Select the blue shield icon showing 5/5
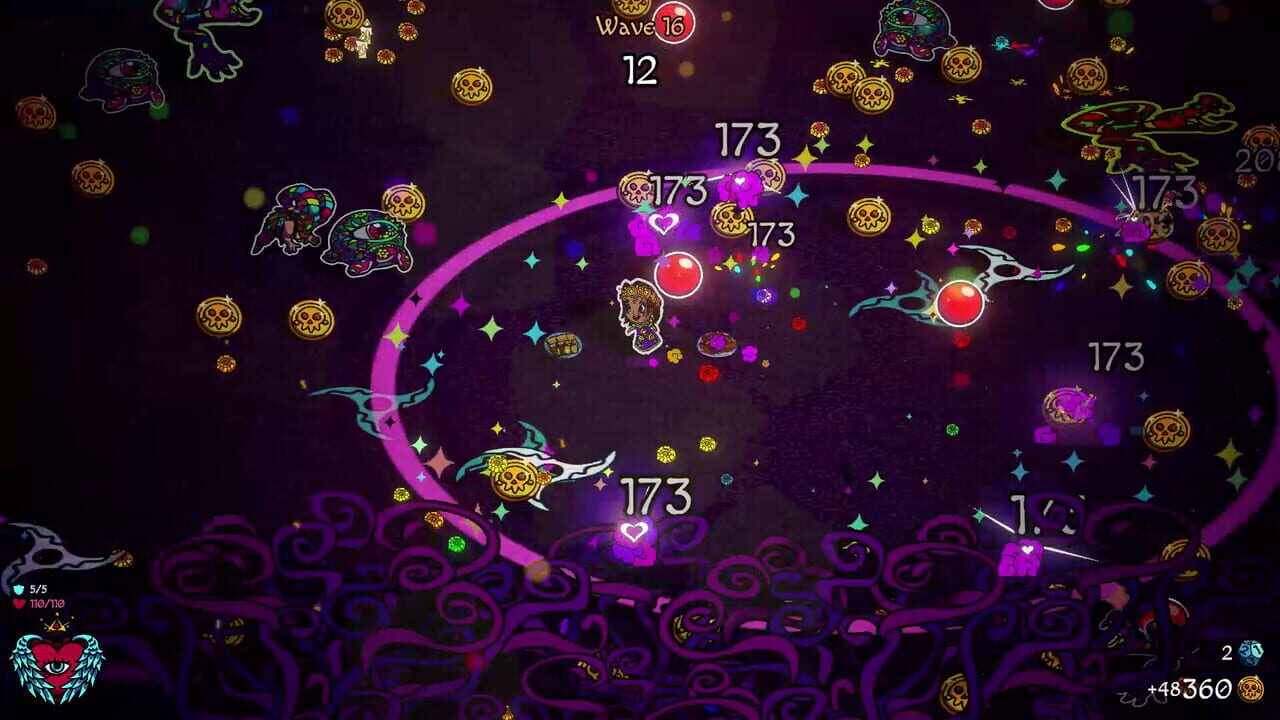 (19, 589)
